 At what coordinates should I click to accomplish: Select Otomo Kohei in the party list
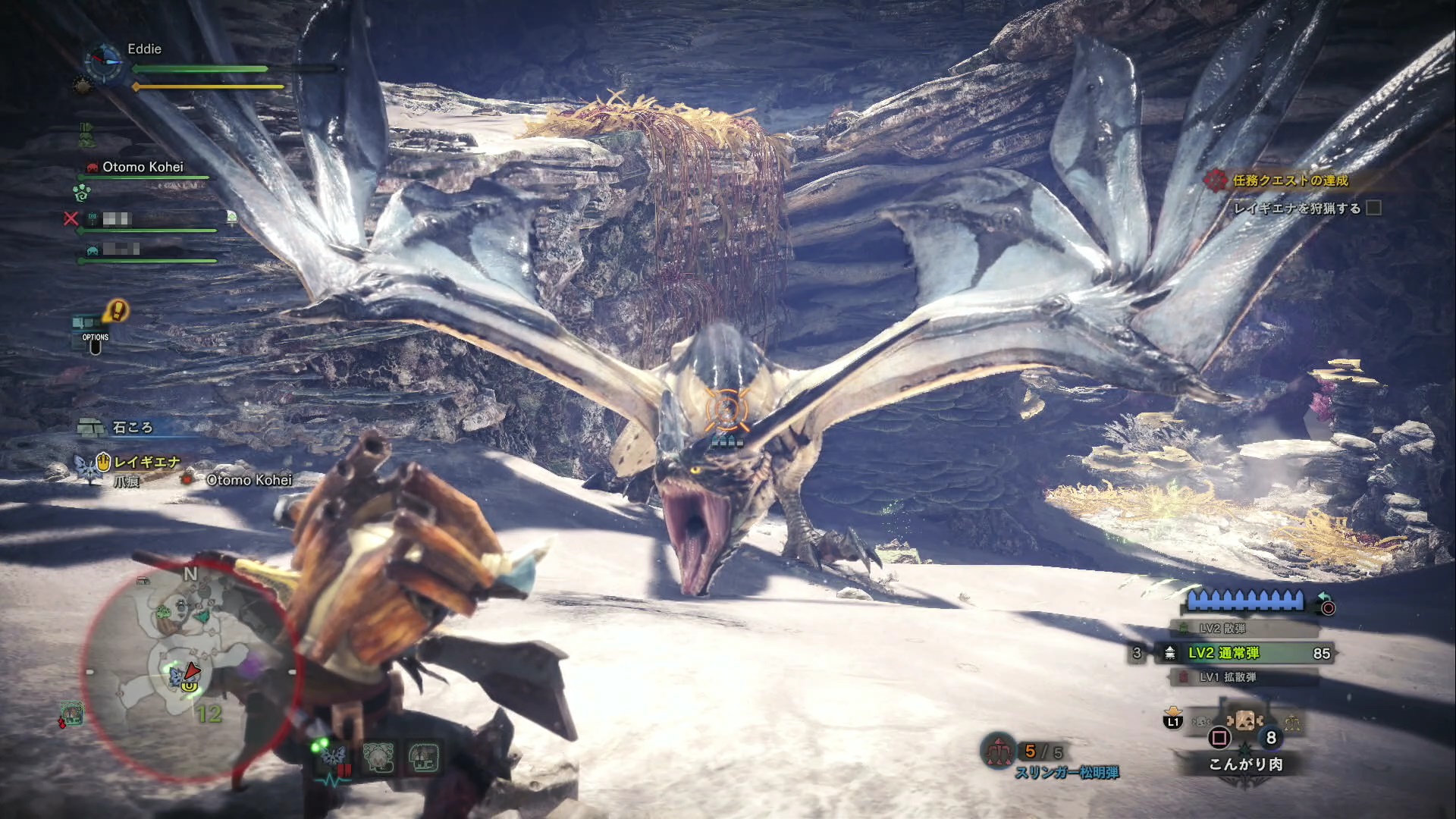143,167
